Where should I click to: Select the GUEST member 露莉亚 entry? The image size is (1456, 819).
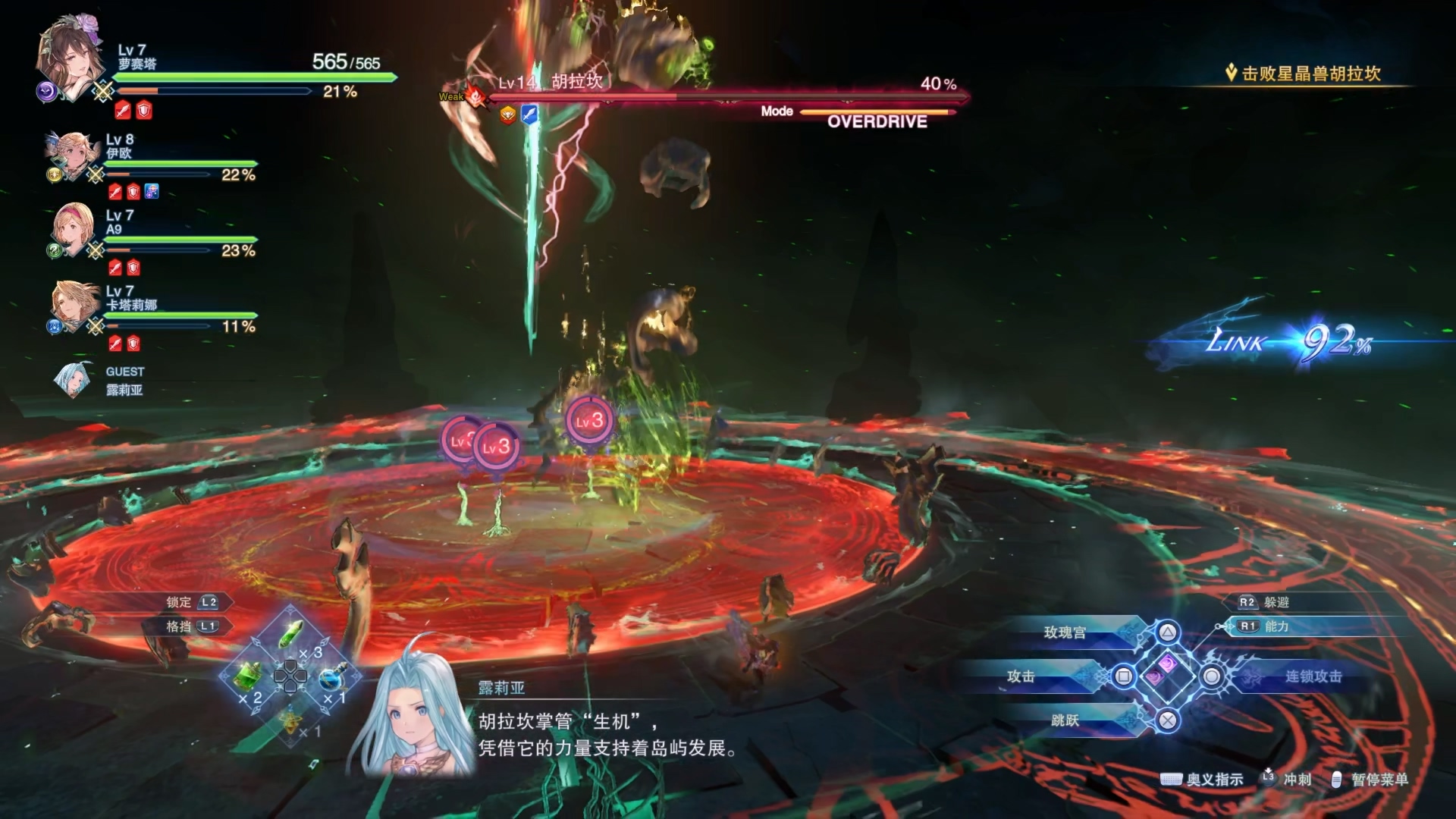pyautogui.click(x=125, y=381)
